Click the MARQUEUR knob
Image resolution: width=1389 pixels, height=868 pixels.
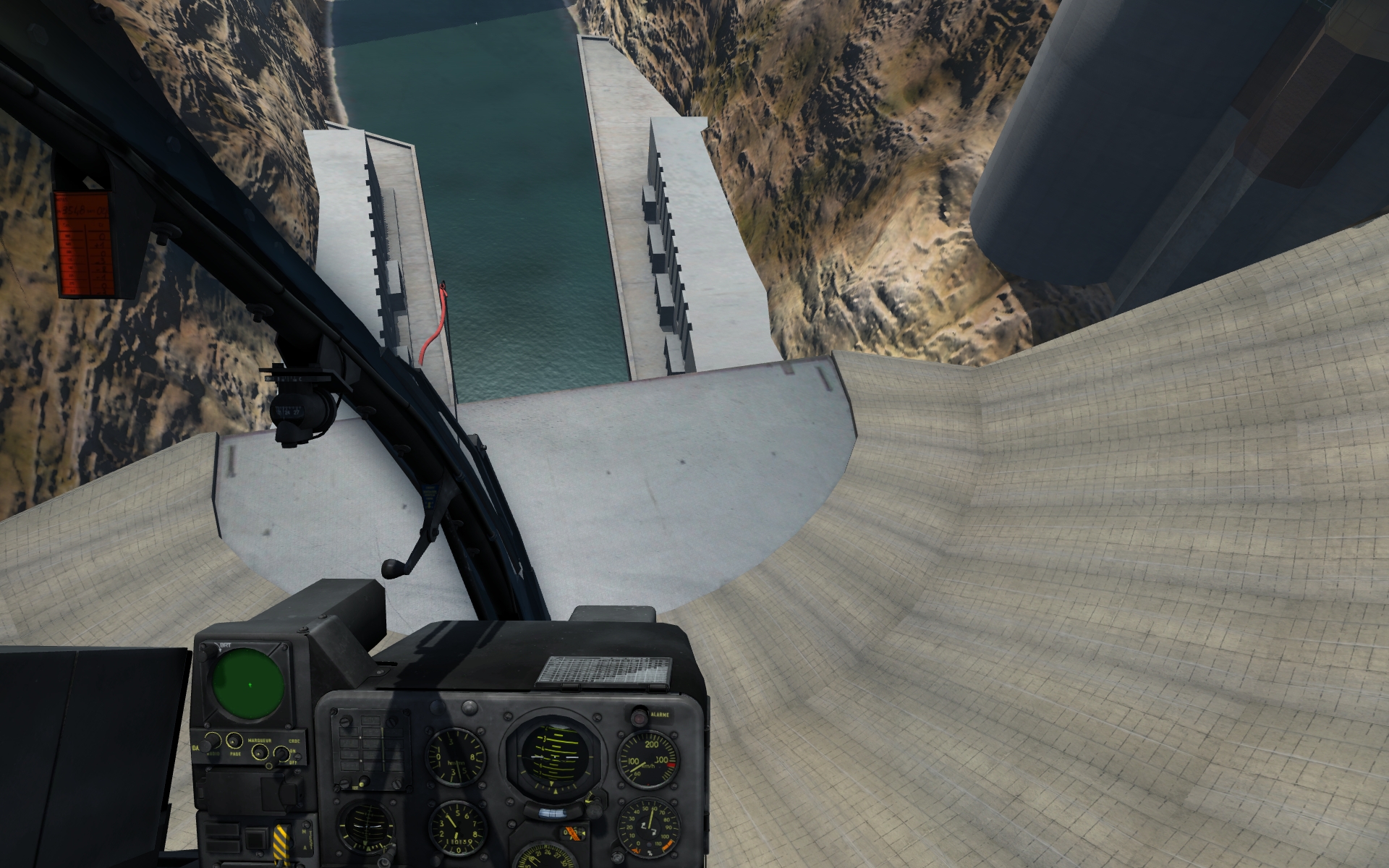259,753
